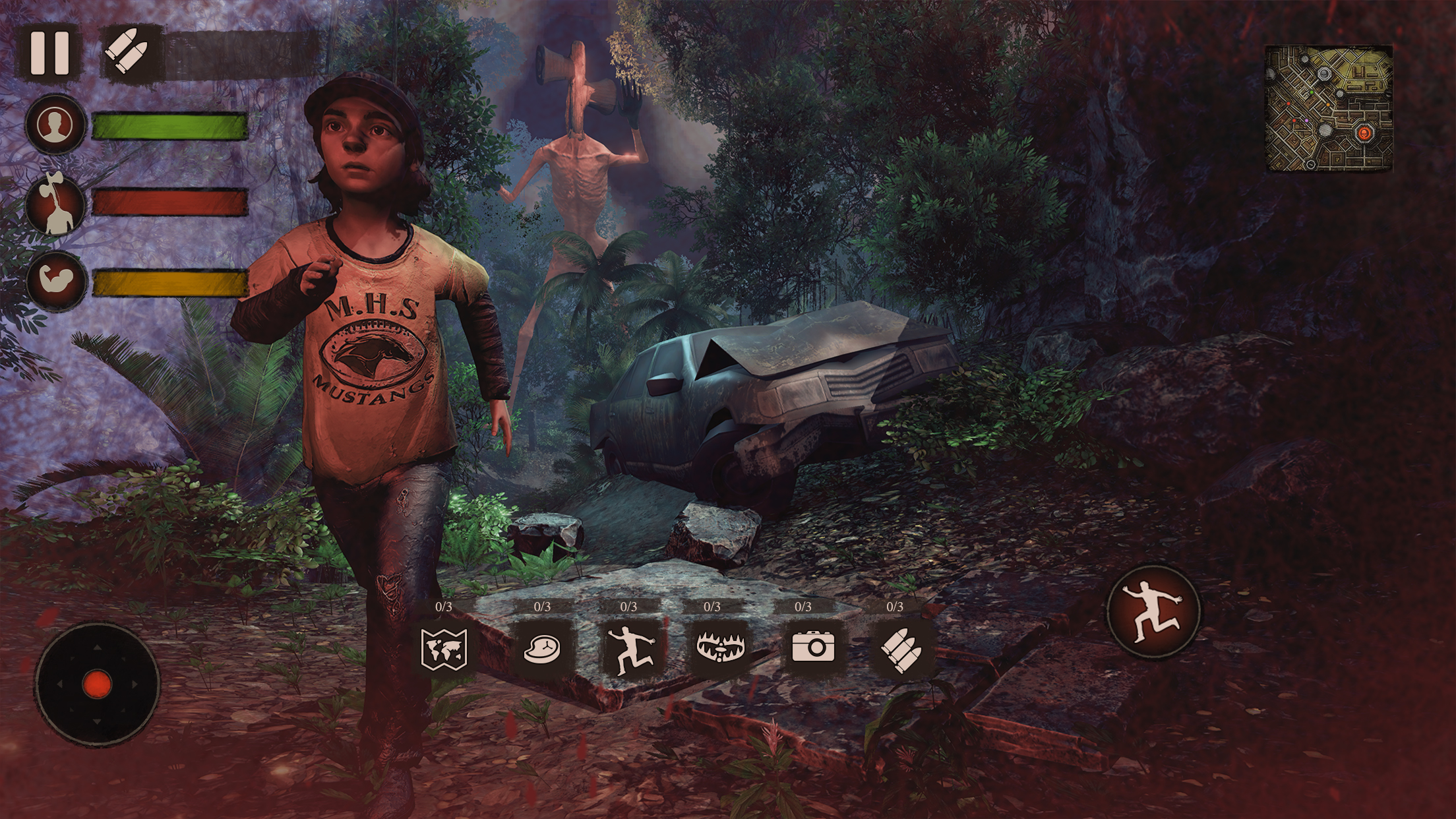The image size is (1456, 819).
Task: Tap the flexed arm stamina icon
Action: (57, 281)
